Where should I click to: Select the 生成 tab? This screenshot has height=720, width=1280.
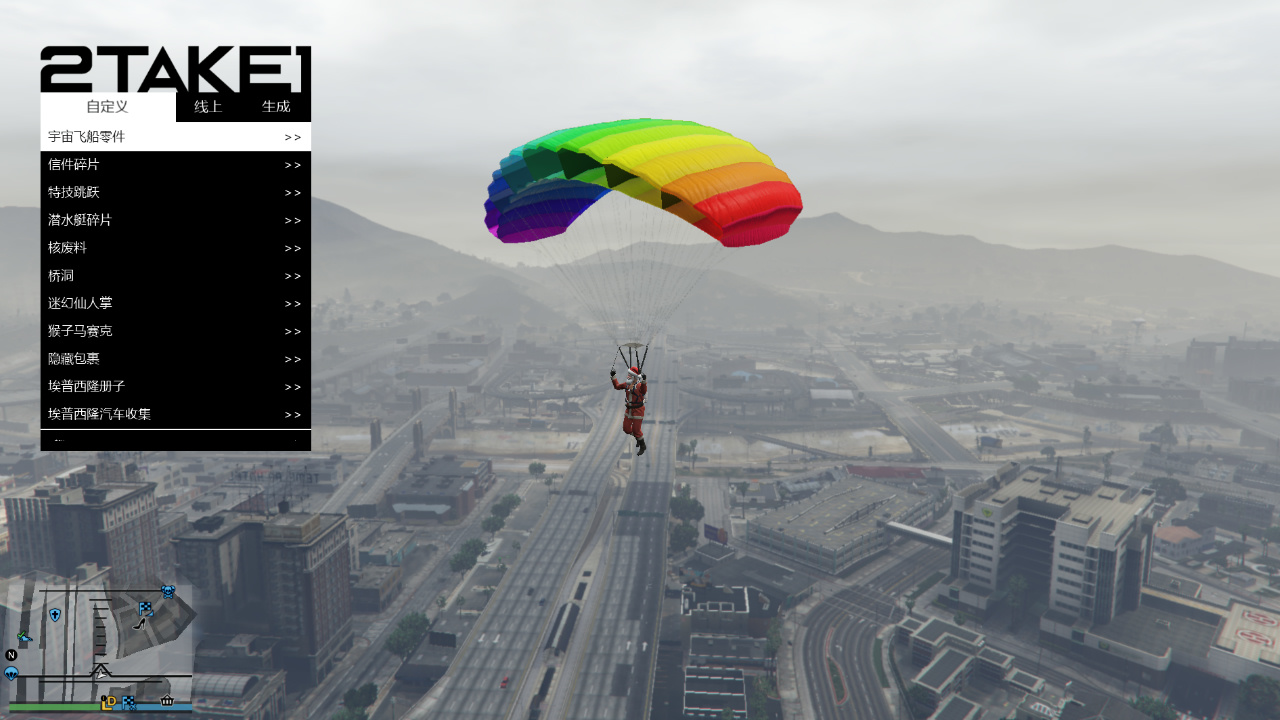(x=276, y=107)
